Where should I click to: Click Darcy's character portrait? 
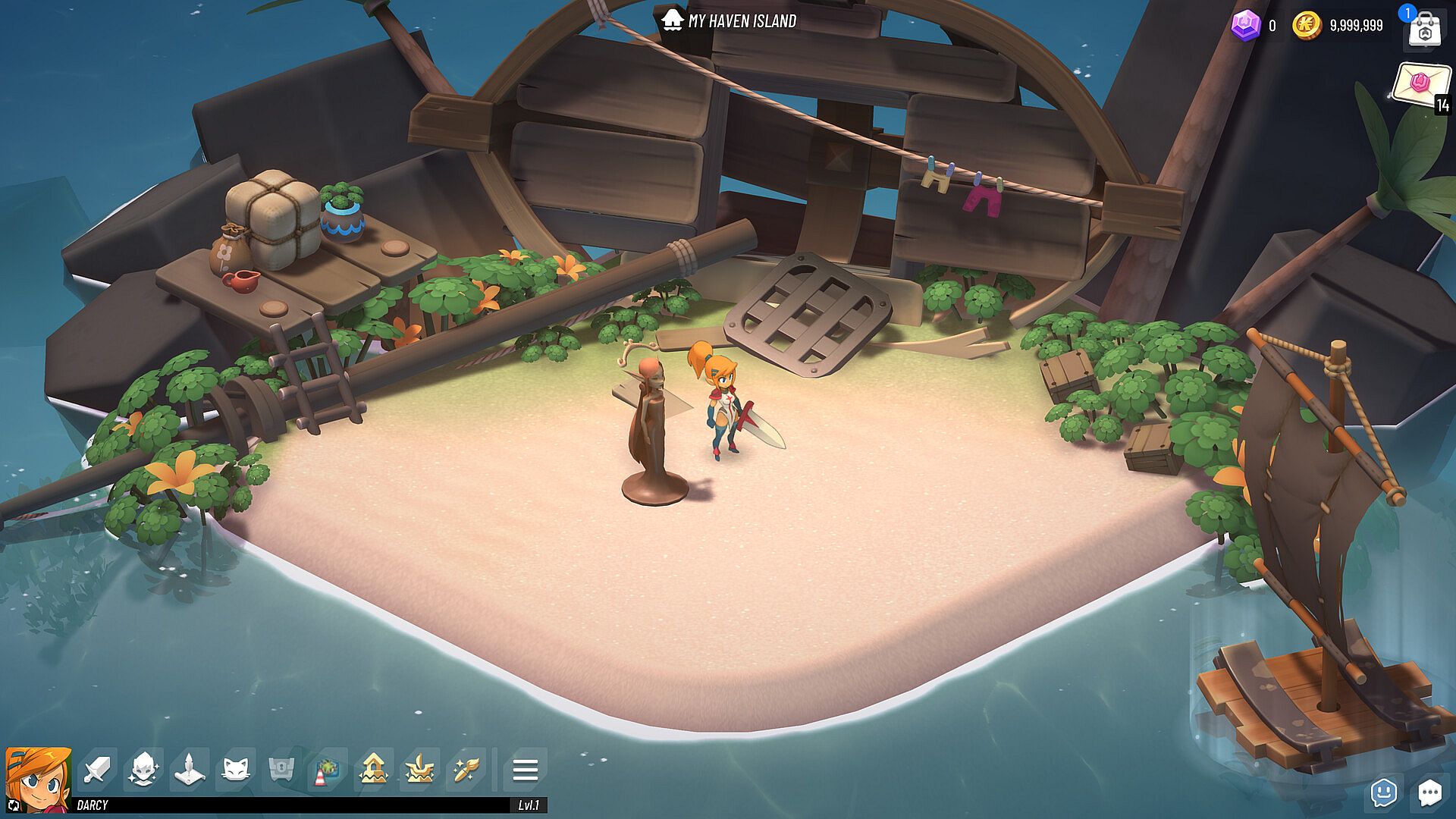point(38,778)
